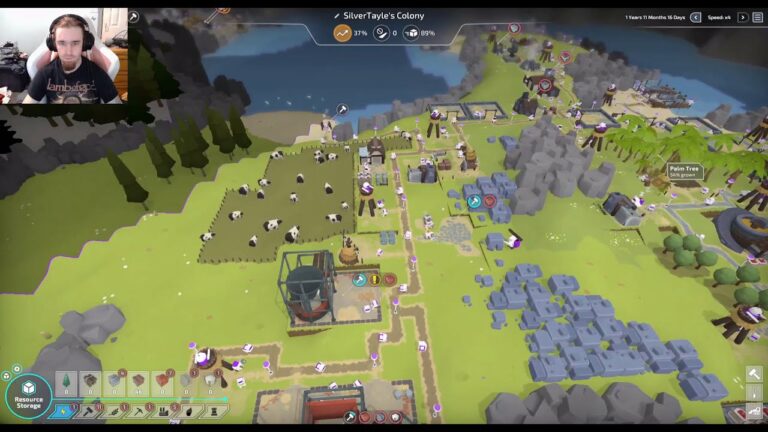This screenshot has height=432, width=768.
Task: Open the hammer build tool button
Action: [754, 374]
